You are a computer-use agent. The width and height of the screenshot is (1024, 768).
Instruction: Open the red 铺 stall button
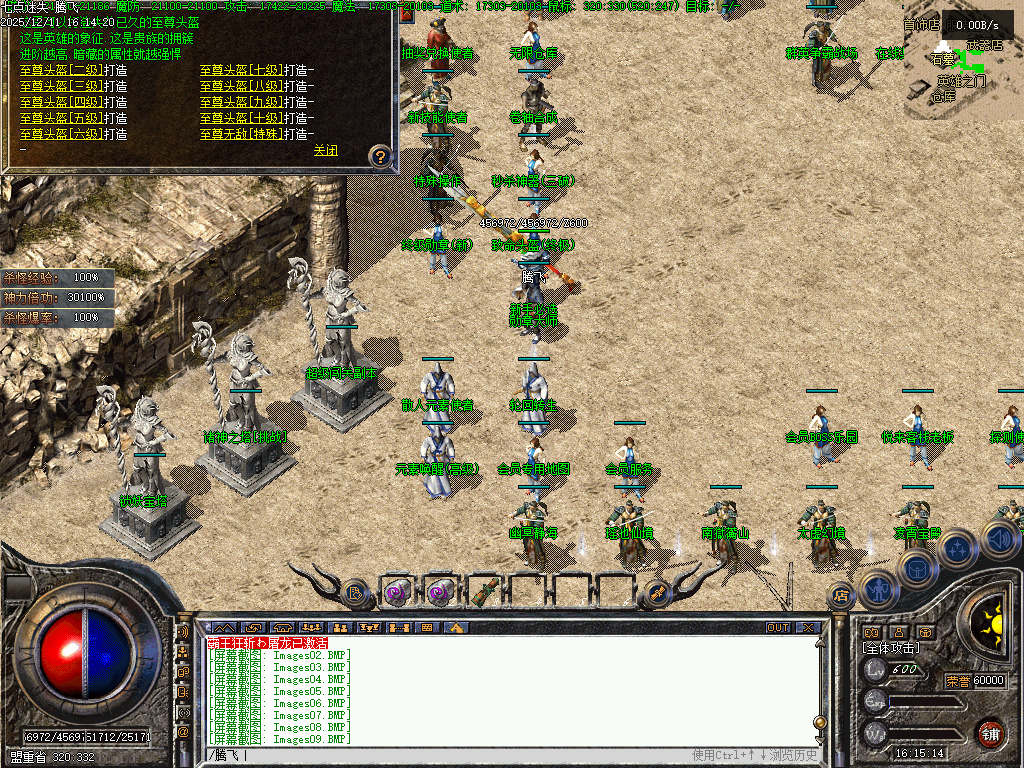[990, 733]
